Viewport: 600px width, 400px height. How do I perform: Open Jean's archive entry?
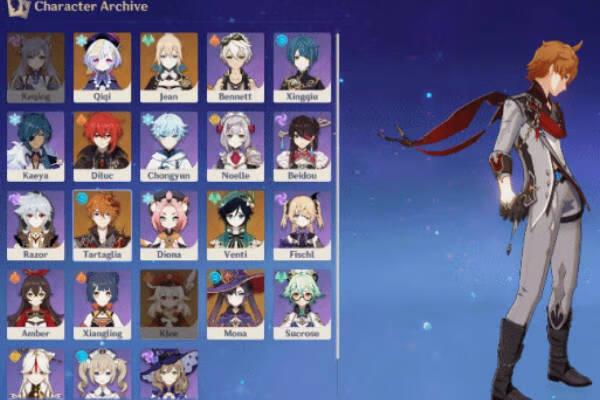(x=169, y=66)
